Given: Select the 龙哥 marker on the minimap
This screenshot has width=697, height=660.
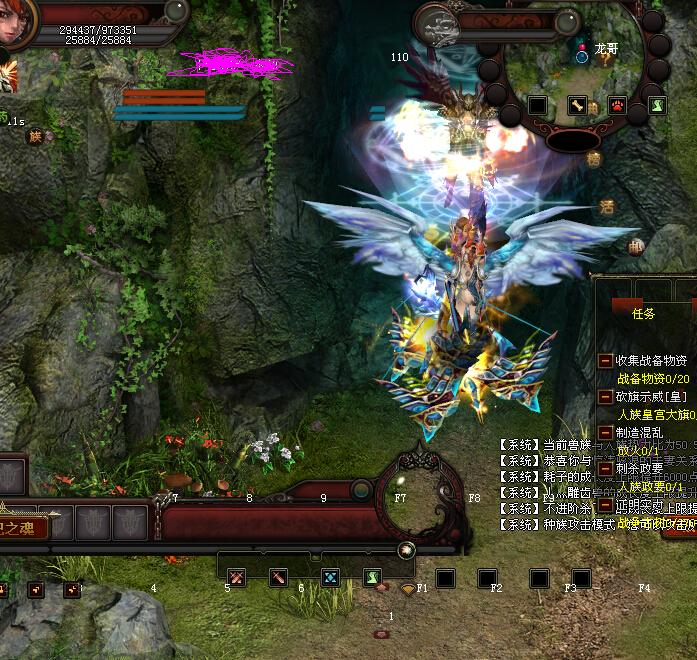Looking at the screenshot, I should point(606,47).
